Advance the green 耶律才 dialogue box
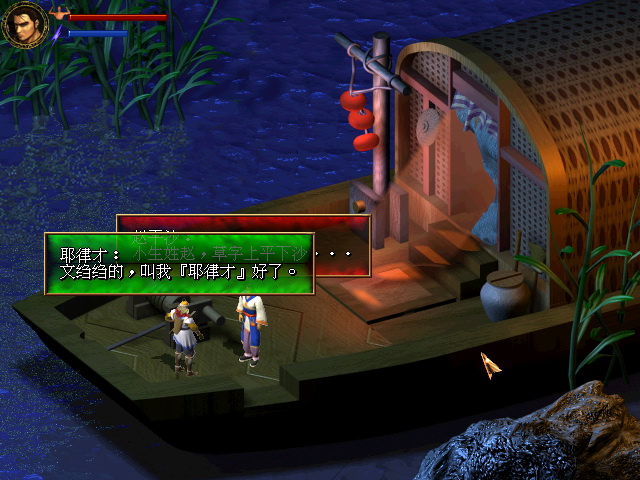 pyautogui.click(x=179, y=263)
